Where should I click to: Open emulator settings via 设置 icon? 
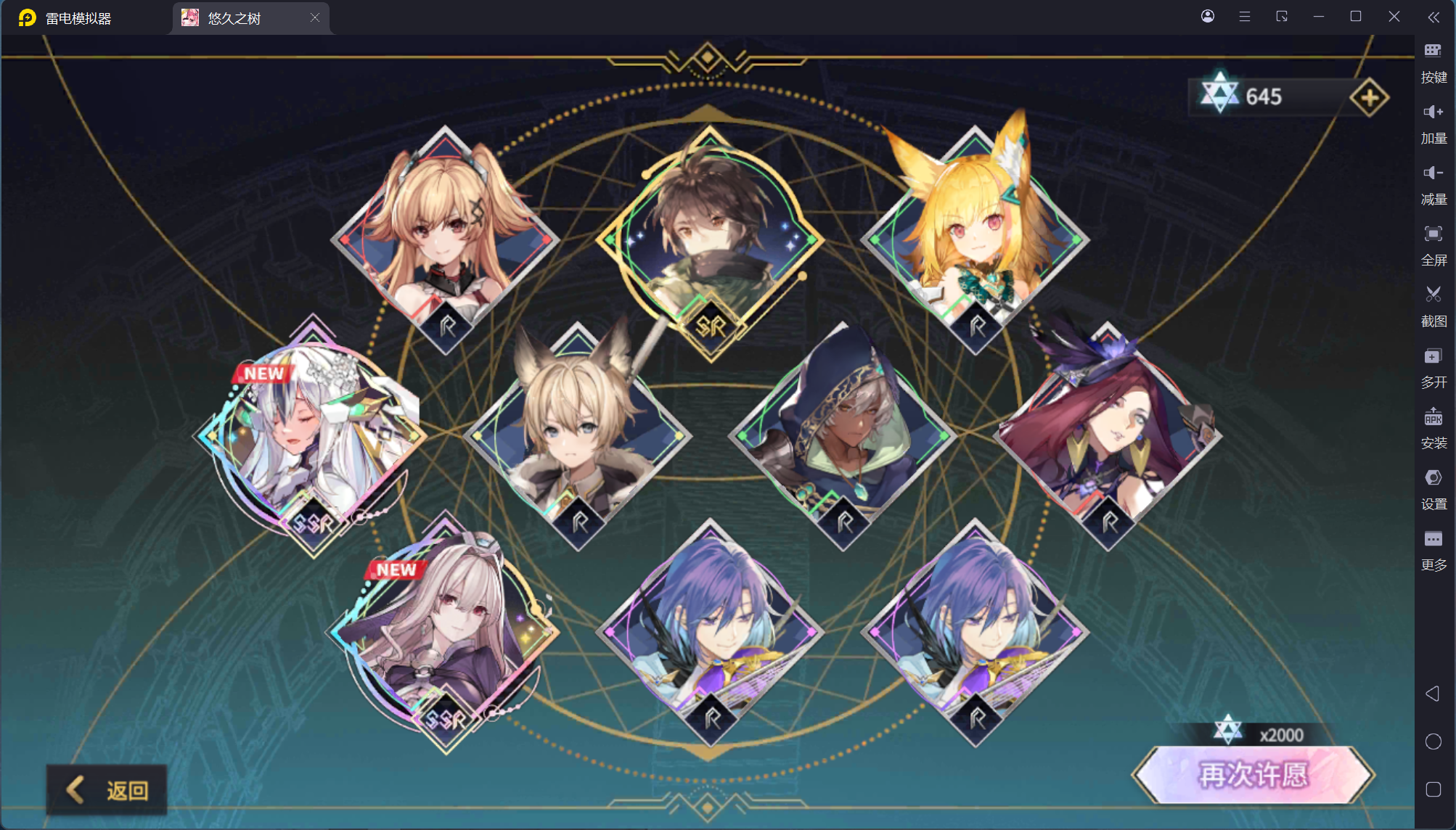1433,478
